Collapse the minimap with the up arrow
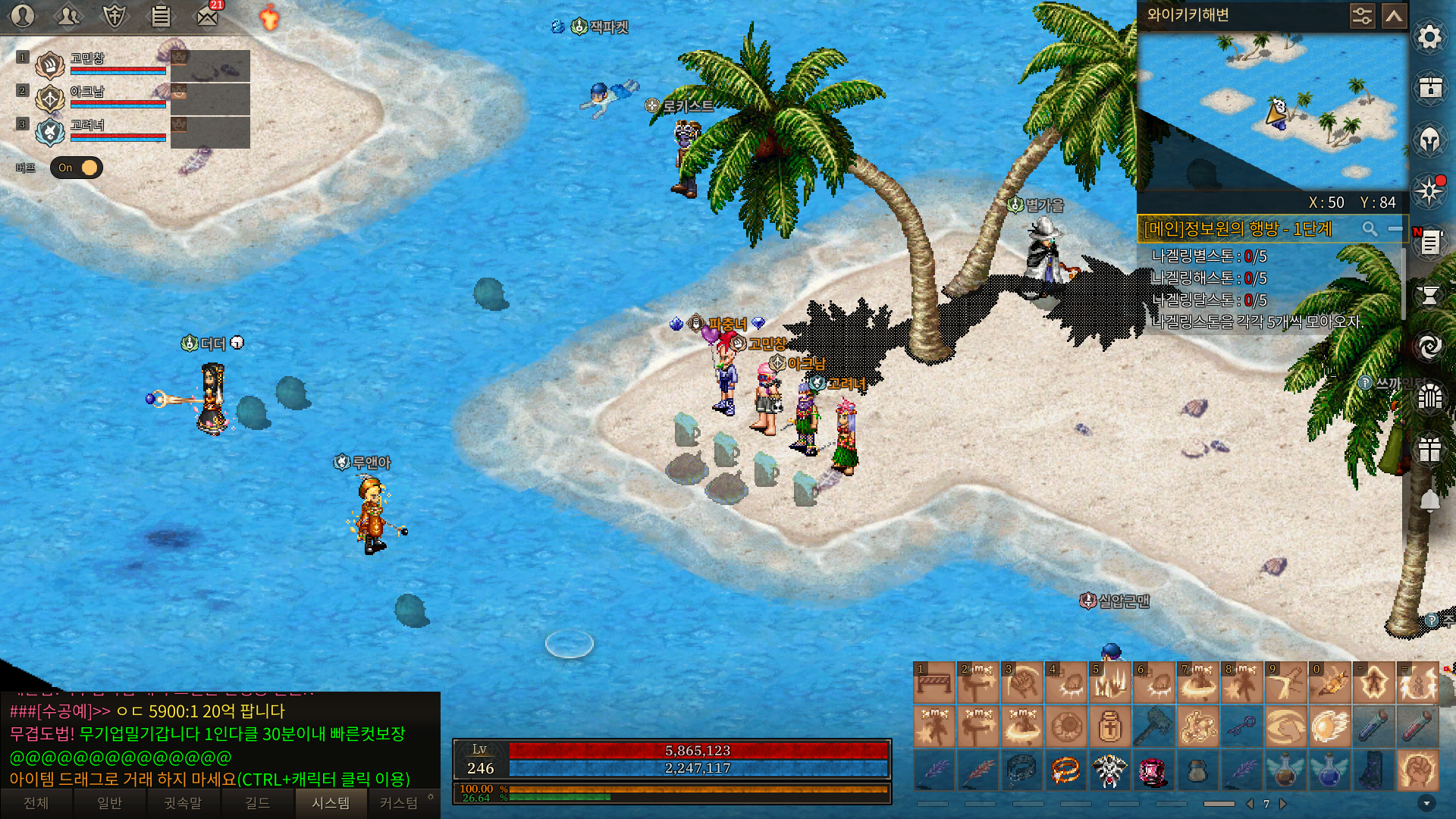Screen dimensions: 1456x819 click(1394, 16)
